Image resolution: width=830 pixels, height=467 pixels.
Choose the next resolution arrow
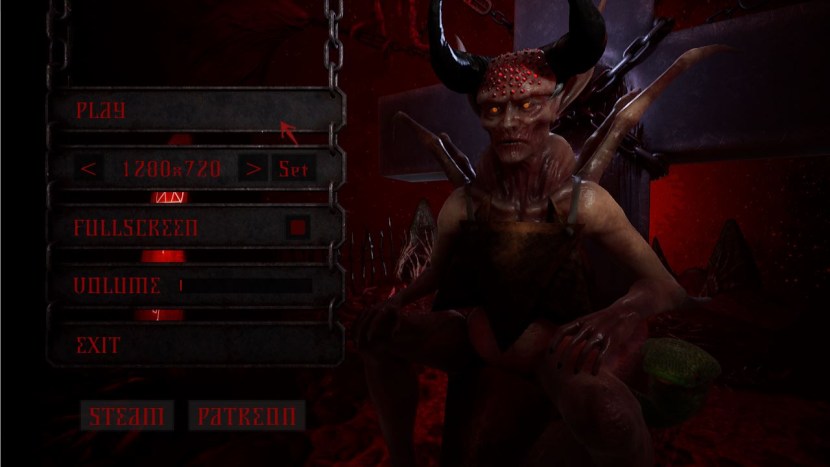(254, 169)
